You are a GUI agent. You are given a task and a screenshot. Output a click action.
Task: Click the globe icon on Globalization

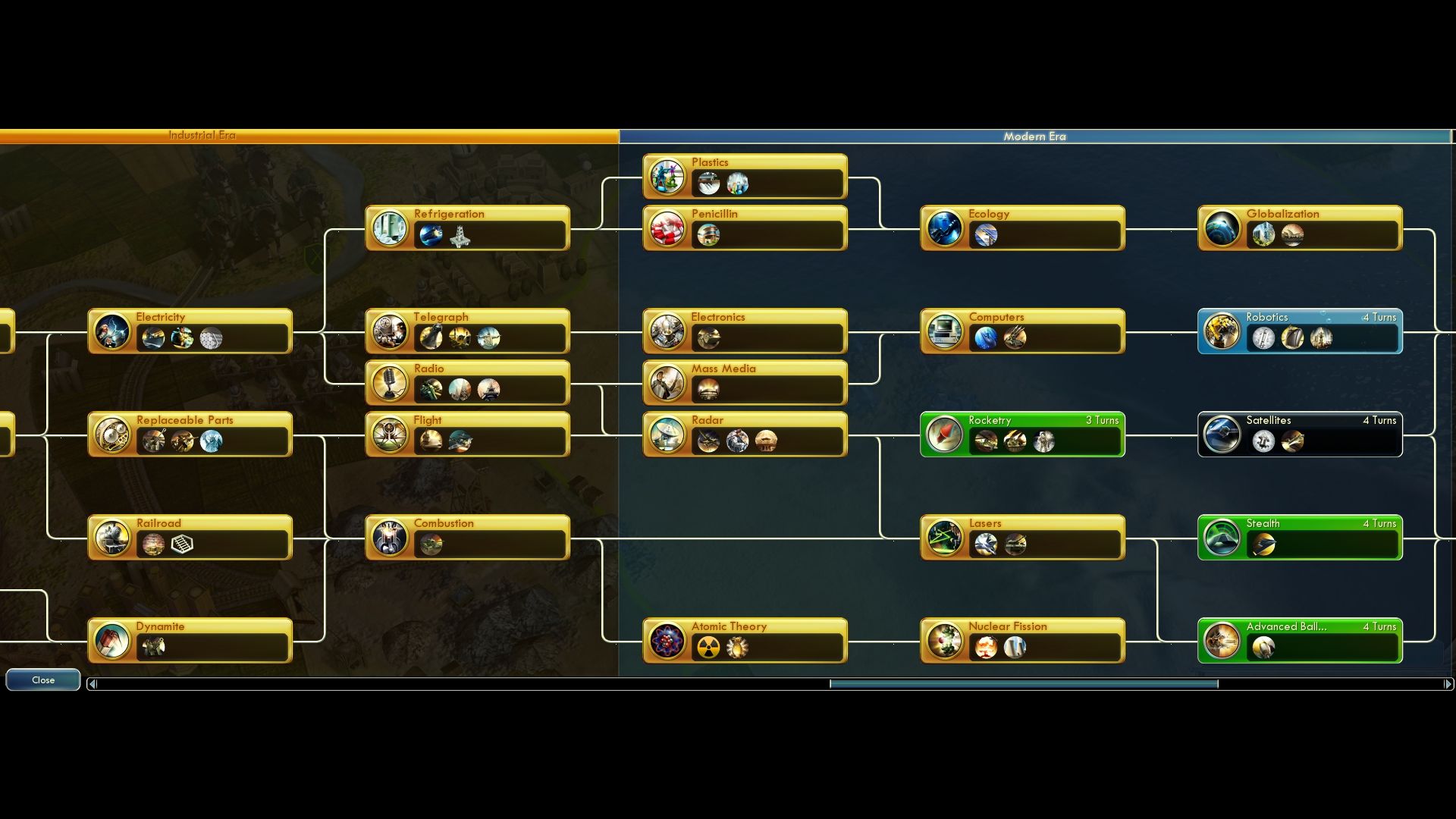1222,228
